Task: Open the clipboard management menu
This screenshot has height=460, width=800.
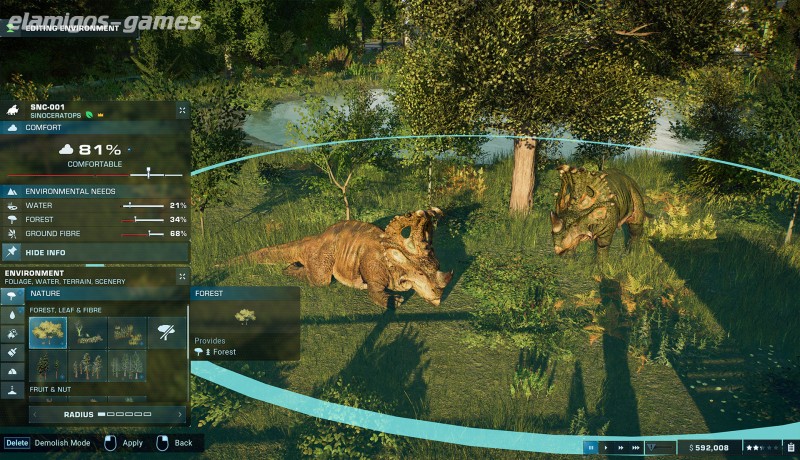Action: 790,448
